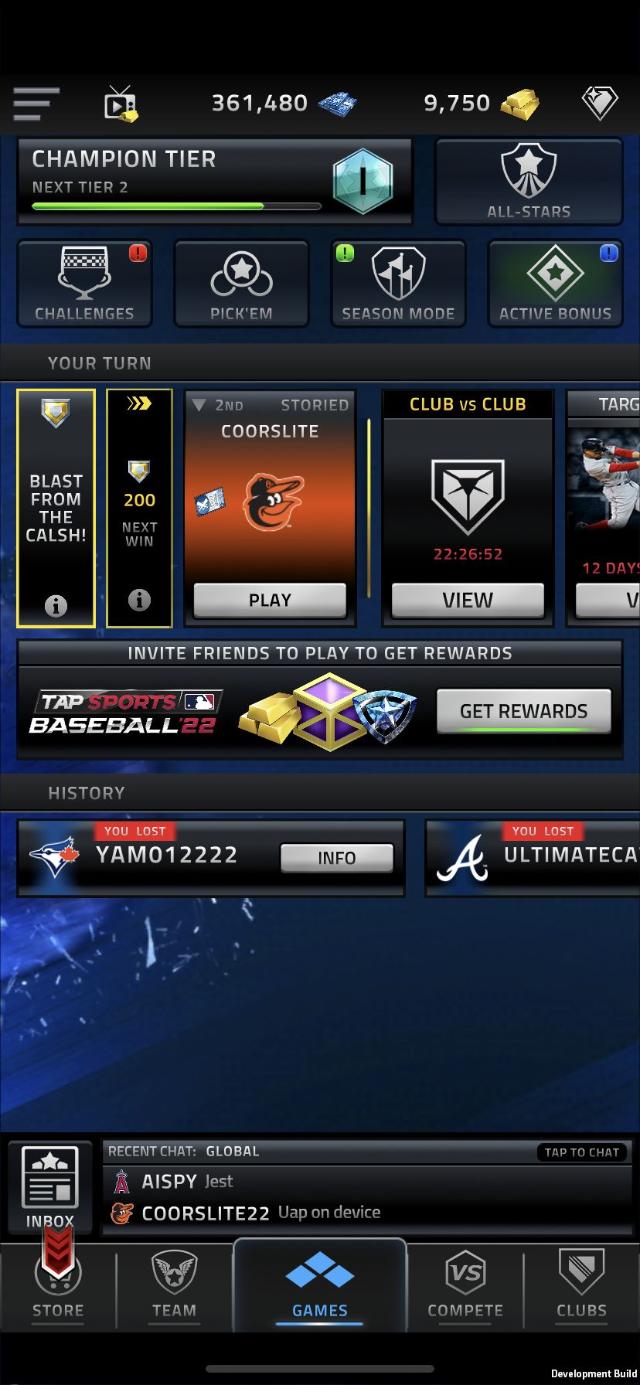Enter Season Mode

pos(398,284)
